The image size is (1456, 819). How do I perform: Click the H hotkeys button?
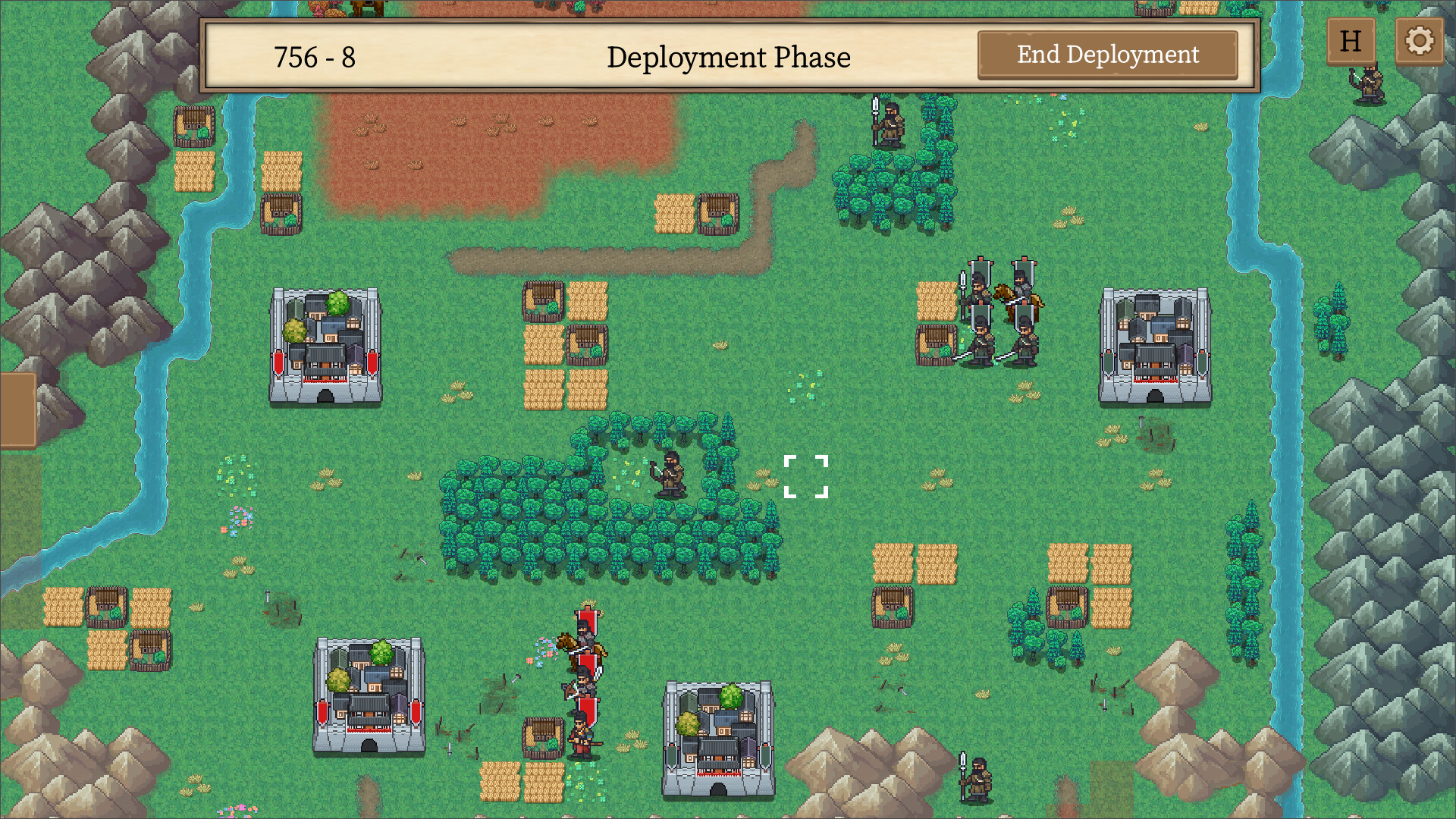(x=1351, y=41)
